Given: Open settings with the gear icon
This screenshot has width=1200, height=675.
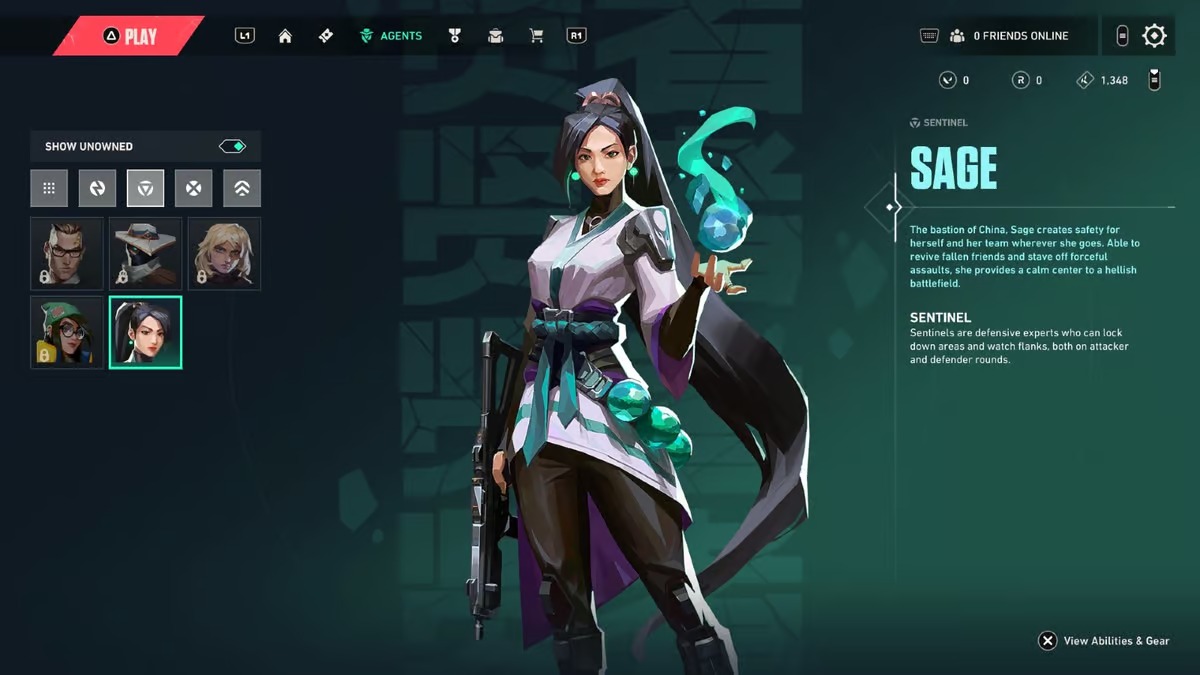Looking at the screenshot, I should pos(1154,36).
